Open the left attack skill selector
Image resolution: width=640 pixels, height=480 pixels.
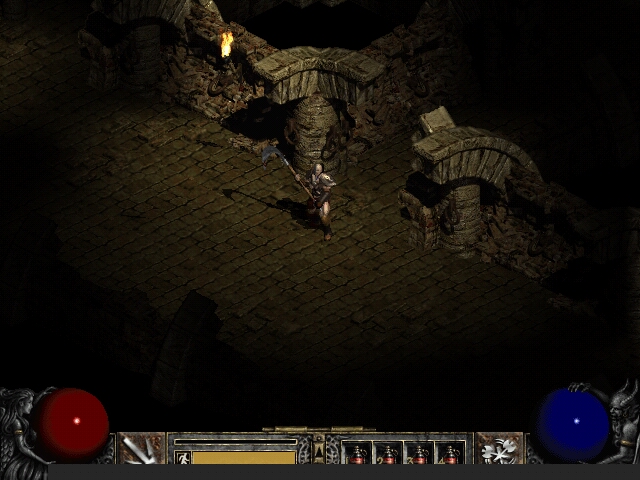(141, 449)
